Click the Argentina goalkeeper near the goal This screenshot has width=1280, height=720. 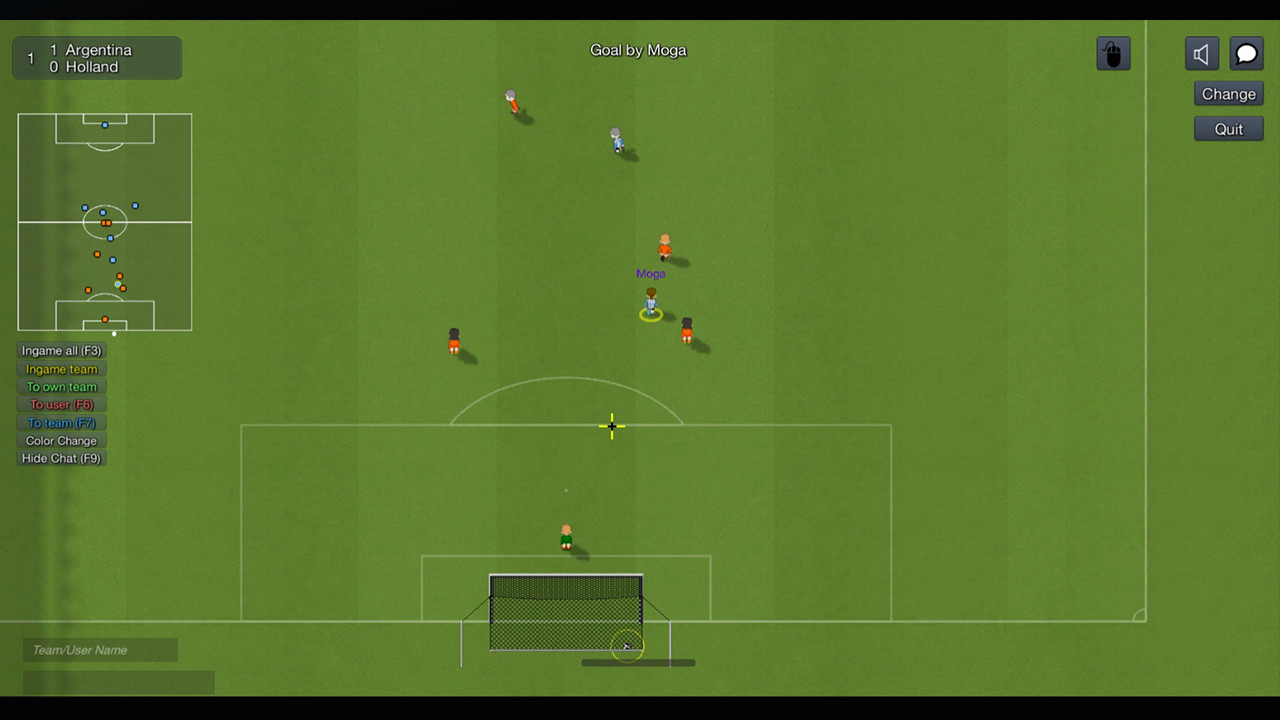click(566, 535)
